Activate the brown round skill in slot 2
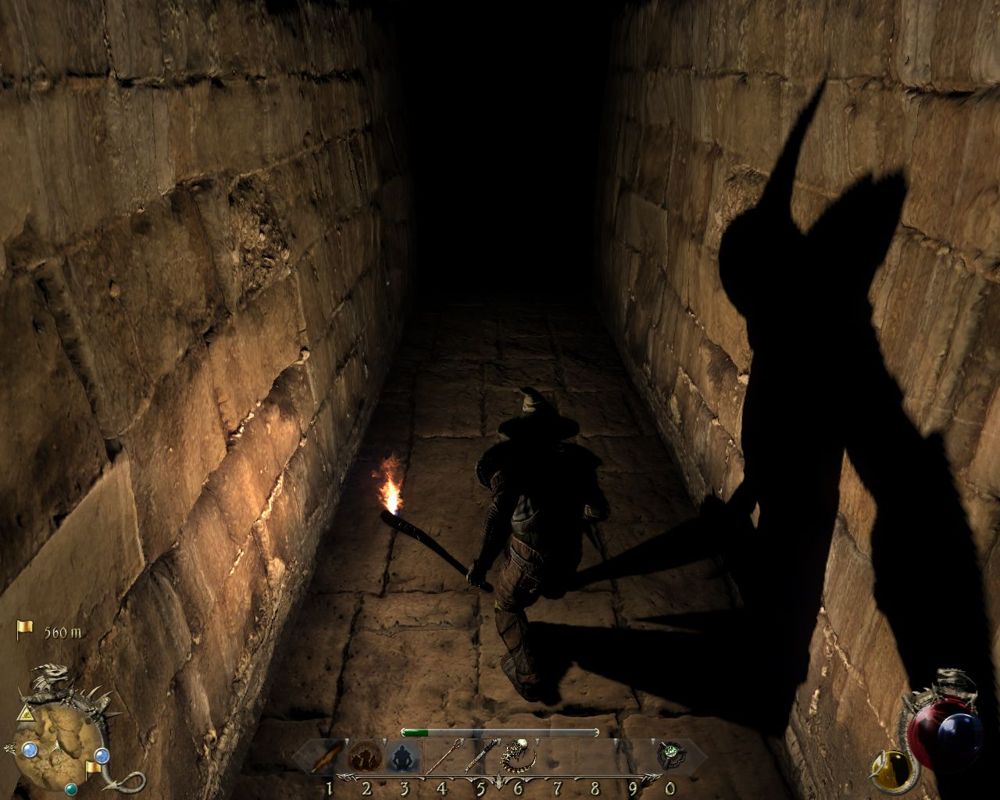Viewport: 1000px width, 800px height. coord(366,757)
